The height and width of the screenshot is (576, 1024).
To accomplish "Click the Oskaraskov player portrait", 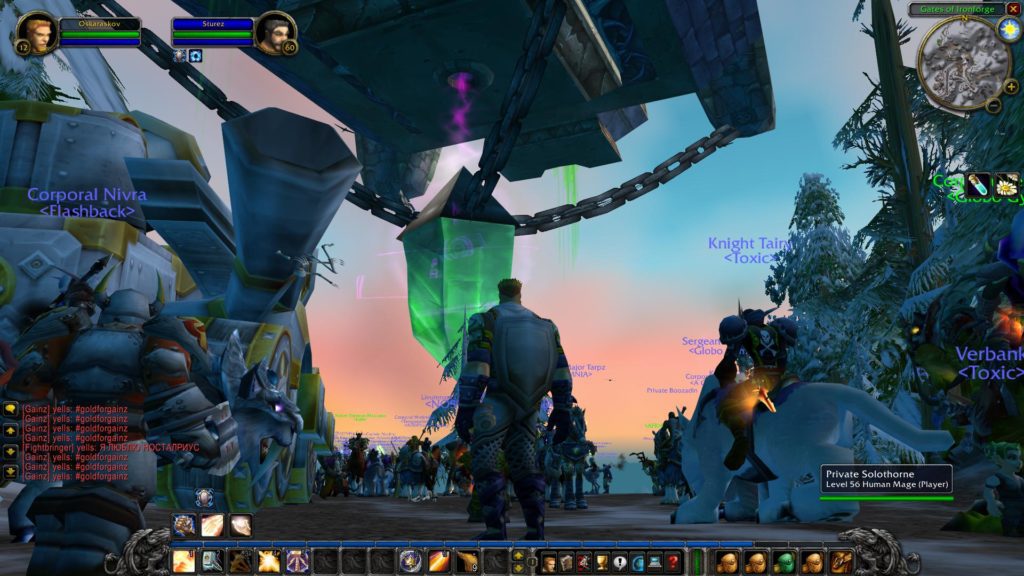I will click(x=36, y=32).
